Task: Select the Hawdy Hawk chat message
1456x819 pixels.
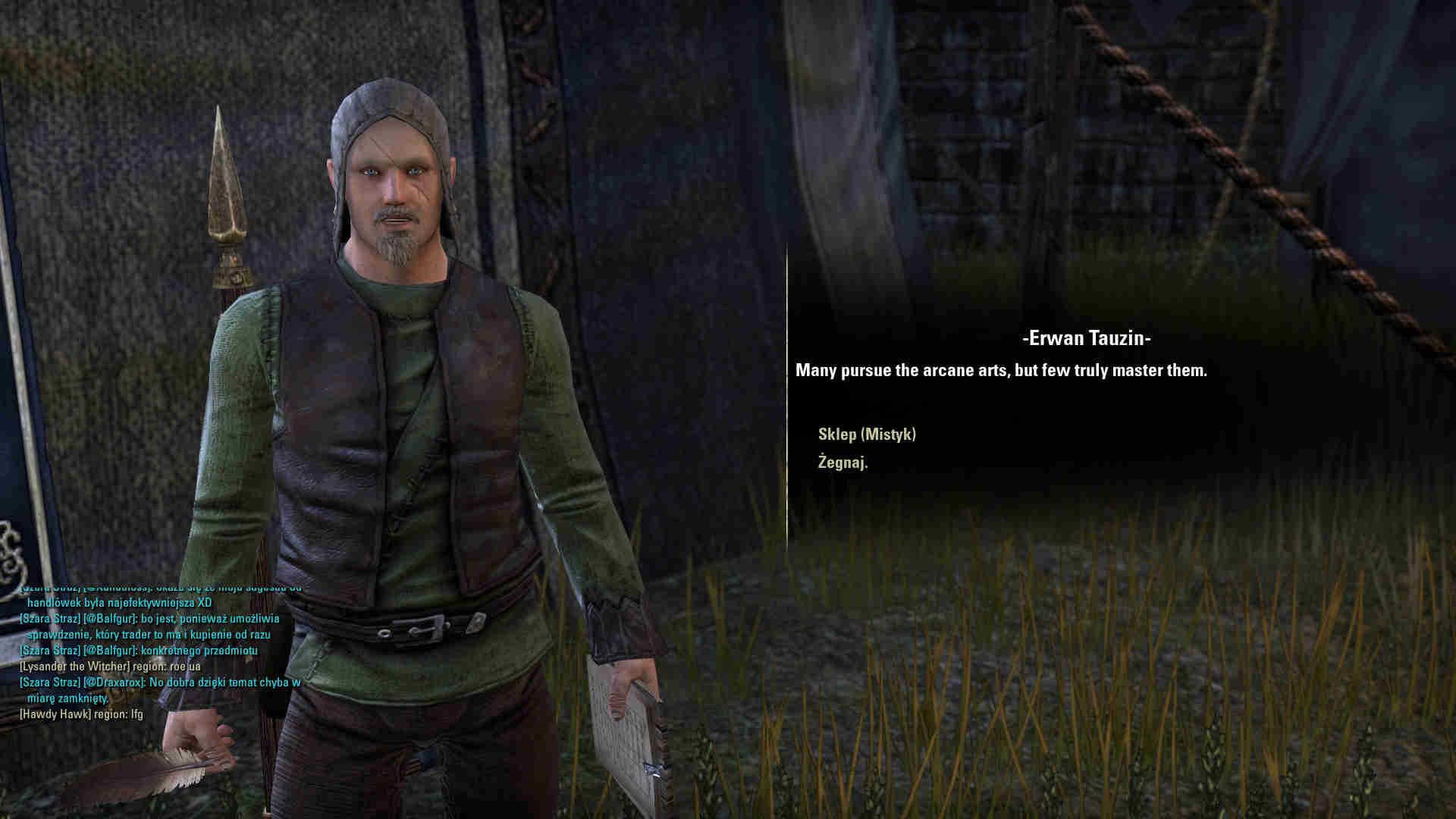Action: (81, 714)
